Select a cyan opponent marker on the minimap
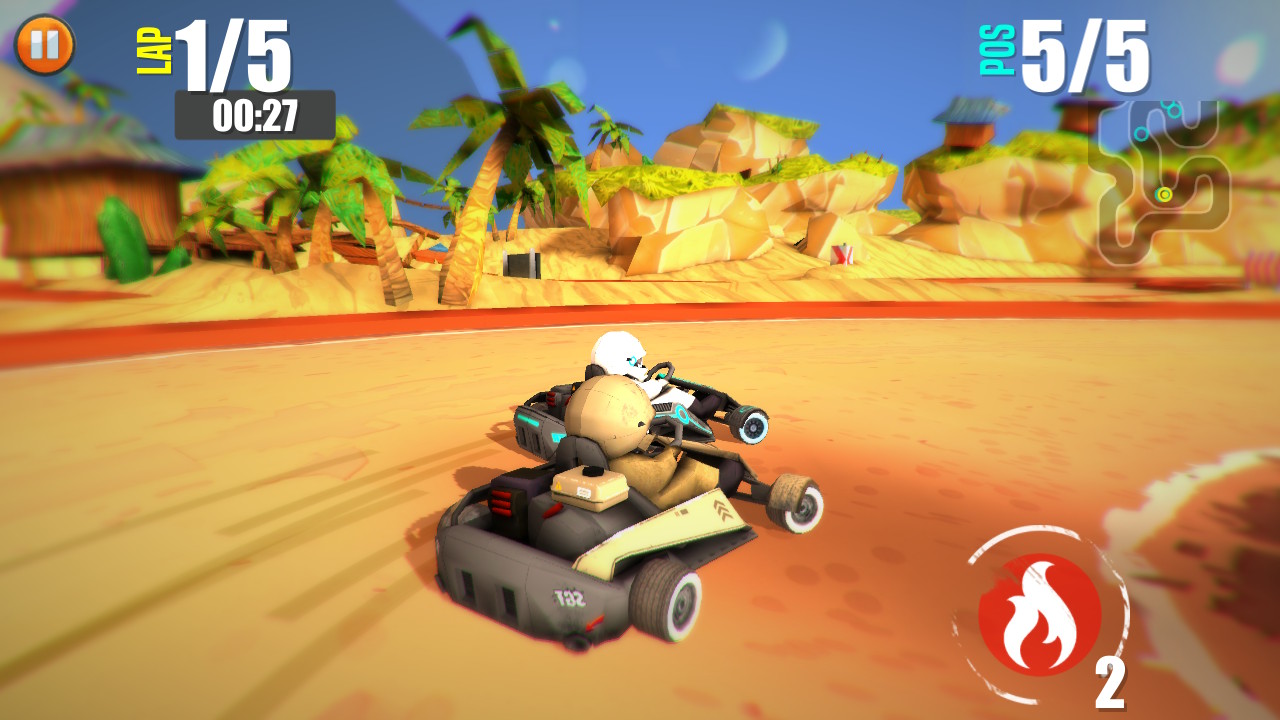1280x720 pixels. [x=1141, y=134]
